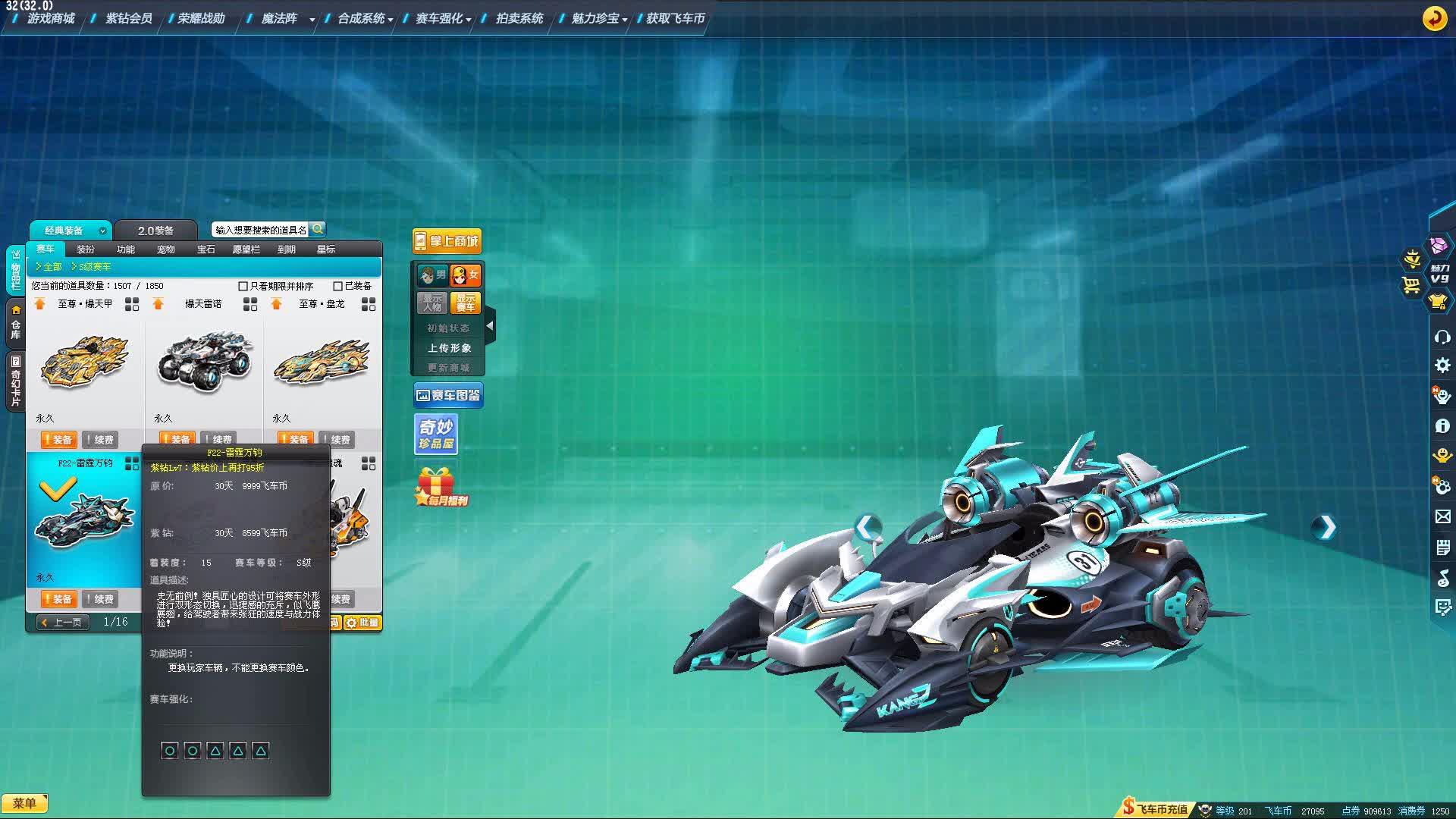The height and width of the screenshot is (819, 1456).
Task: Check the 已装备 filter checkbox
Action: [x=337, y=286]
